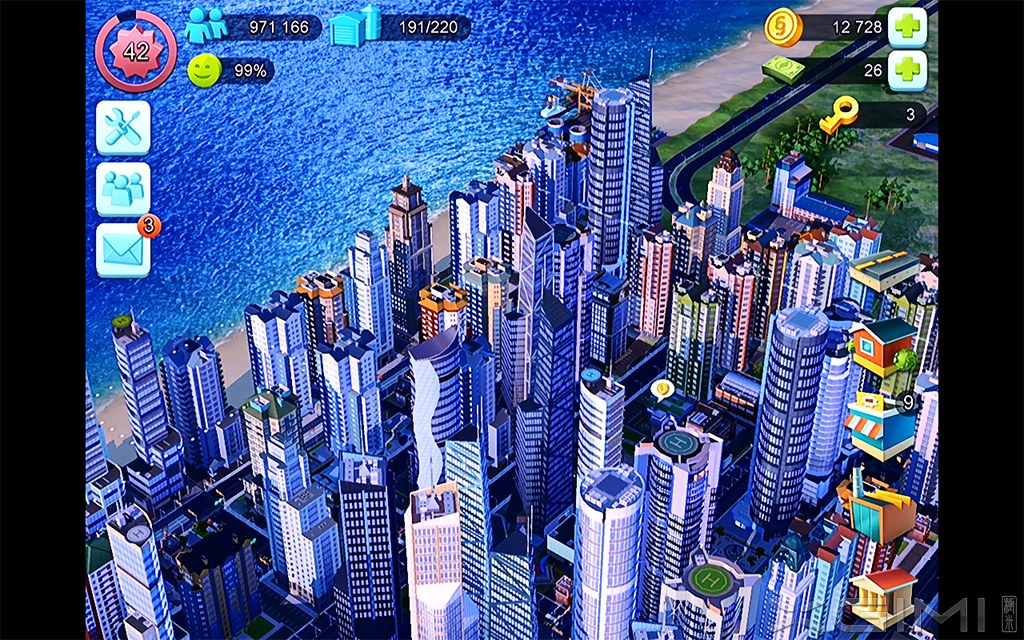
Task: Open the residential orange house build icon
Action: pyautogui.click(x=883, y=348)
